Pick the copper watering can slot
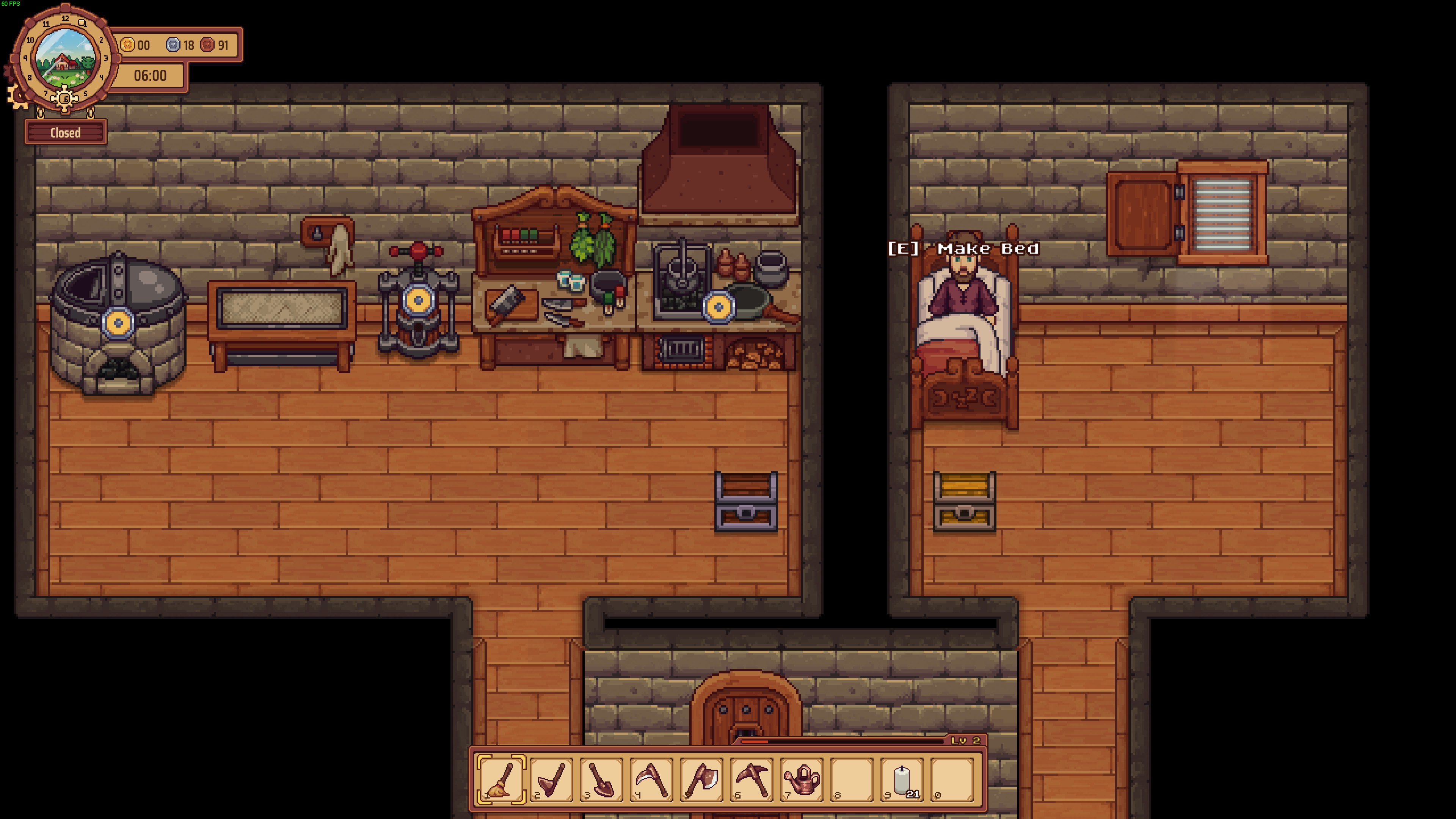 pyautogui.click(x=802, y=780)
